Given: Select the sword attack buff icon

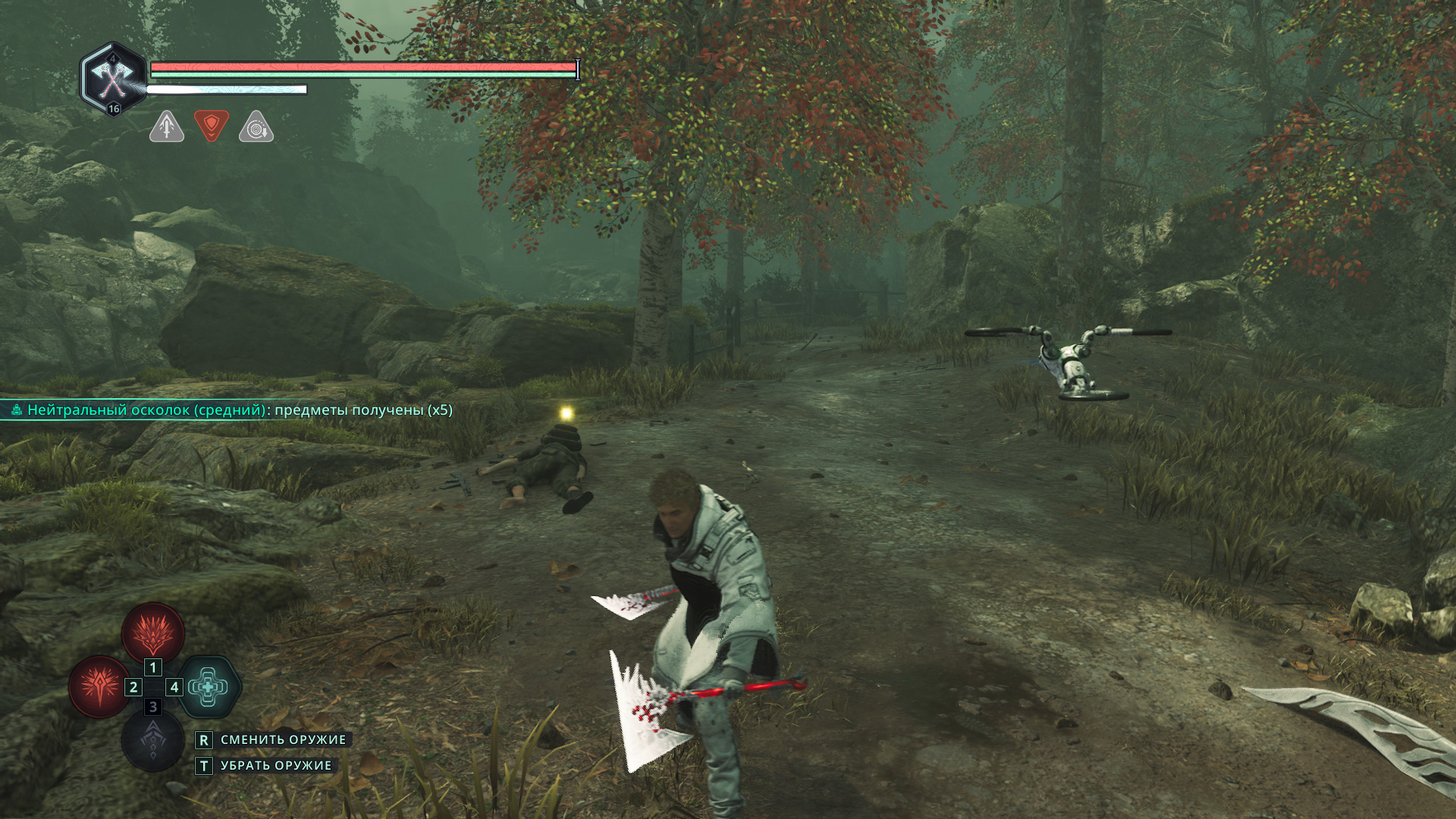Looking at the screenshot, I should (167, 127).
